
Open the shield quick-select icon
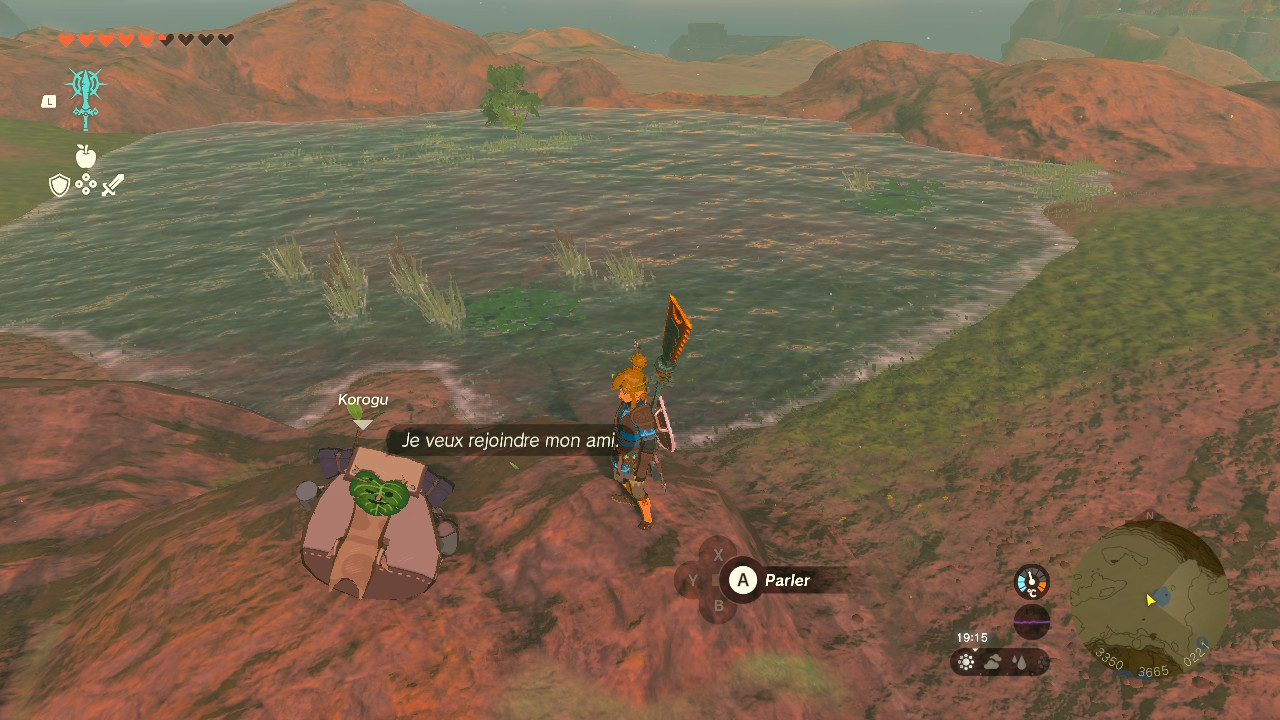60,185
